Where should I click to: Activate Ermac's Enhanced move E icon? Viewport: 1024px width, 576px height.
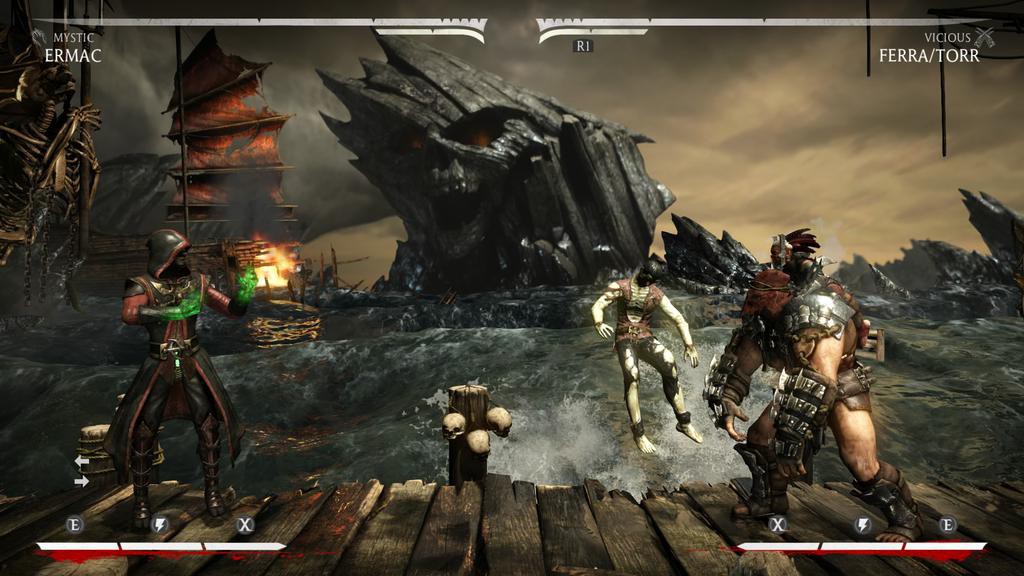[x=74, y=524]
